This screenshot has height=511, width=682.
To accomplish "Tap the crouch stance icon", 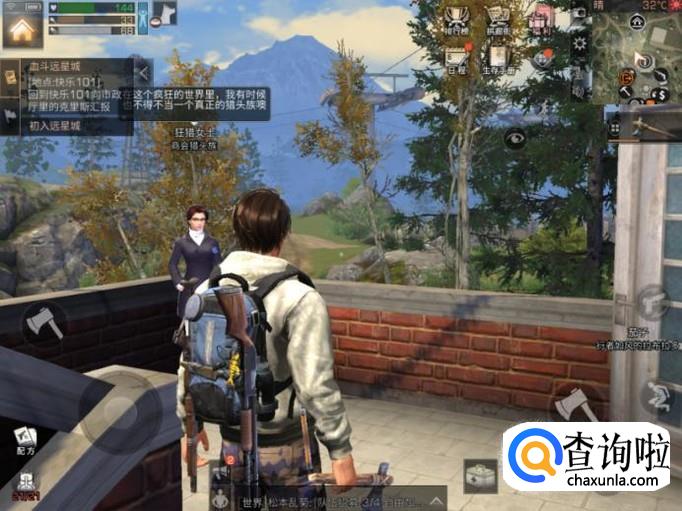I will (x=657, y=397).
